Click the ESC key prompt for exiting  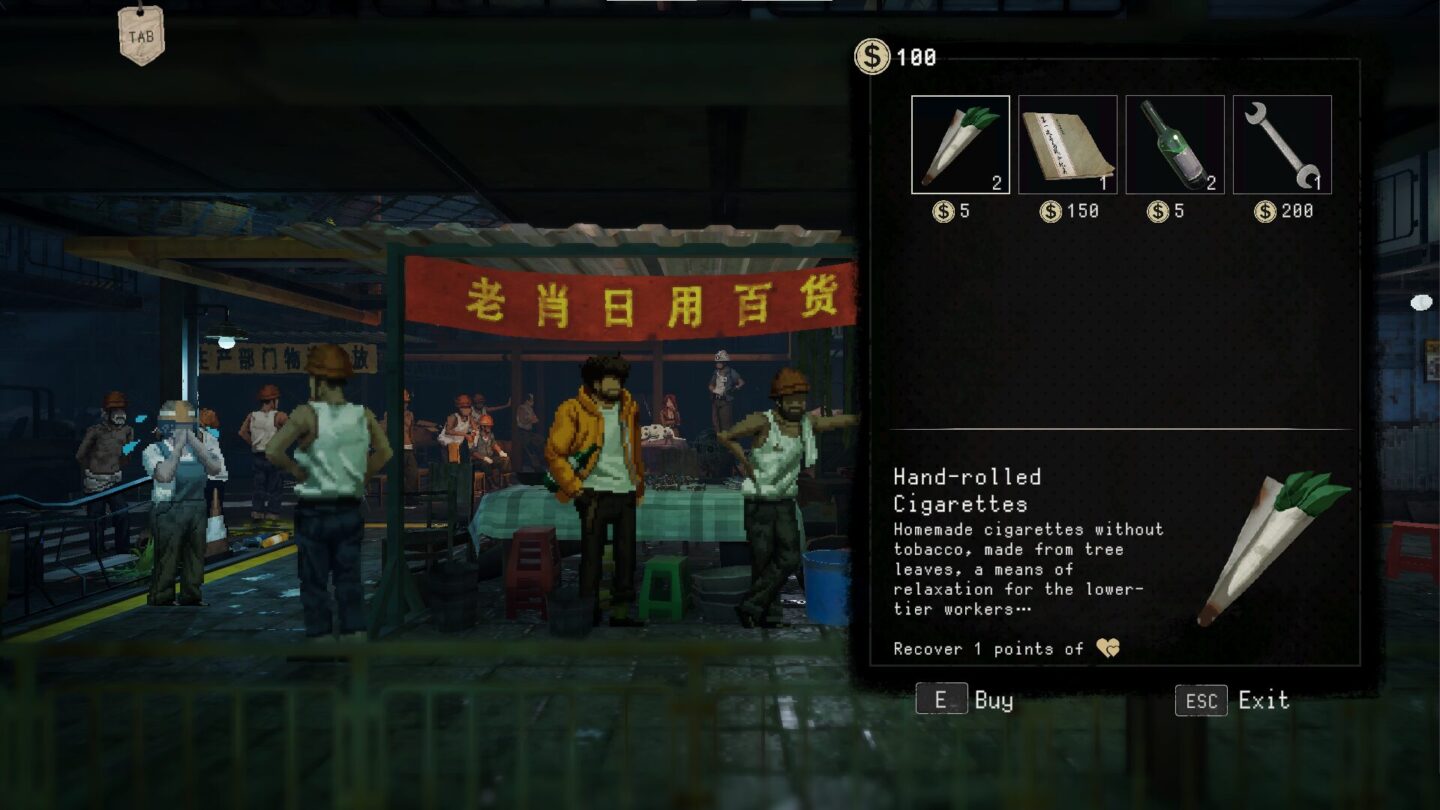click(1200, 700)
